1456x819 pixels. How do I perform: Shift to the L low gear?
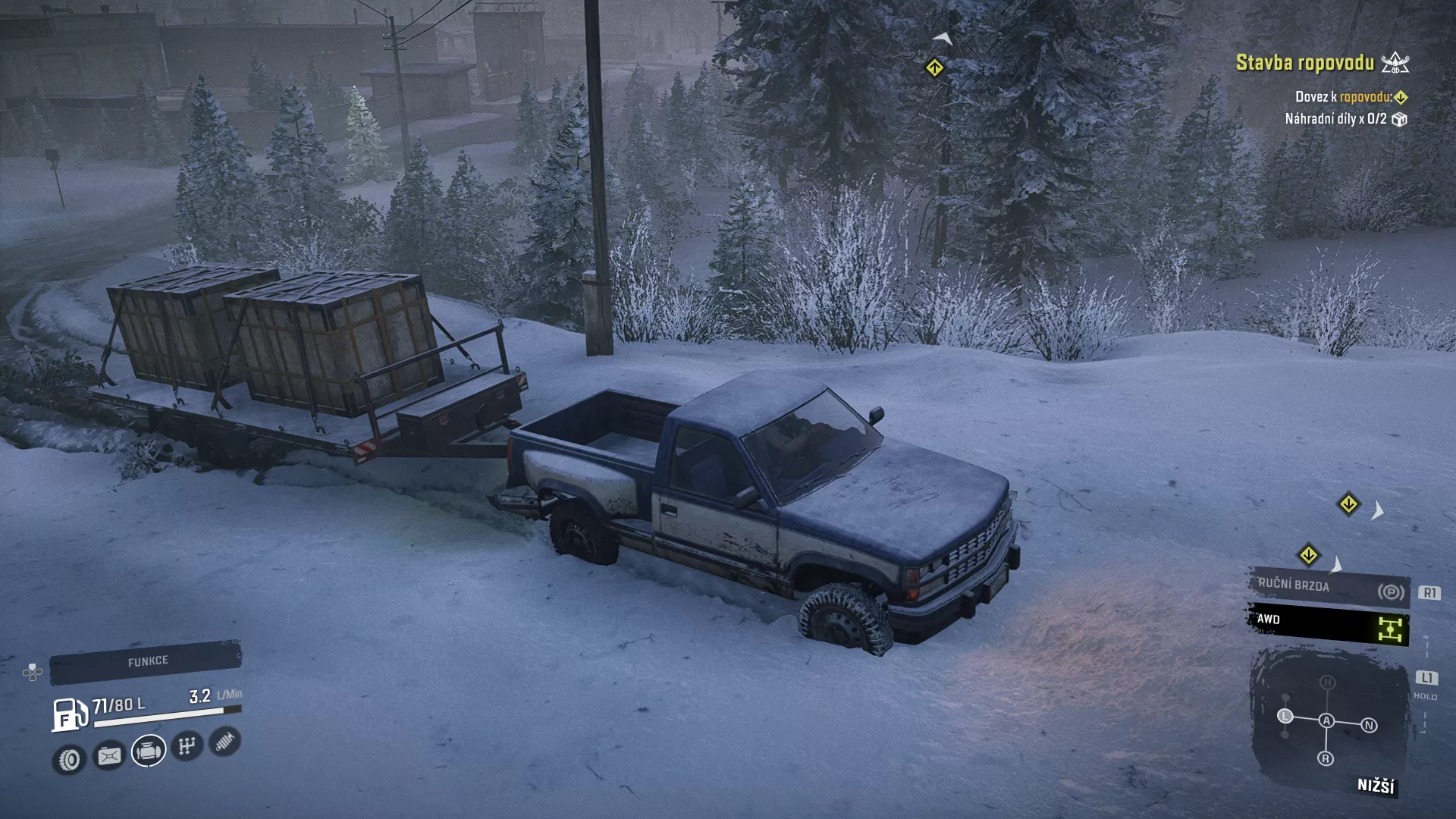tap(1285, 716)
